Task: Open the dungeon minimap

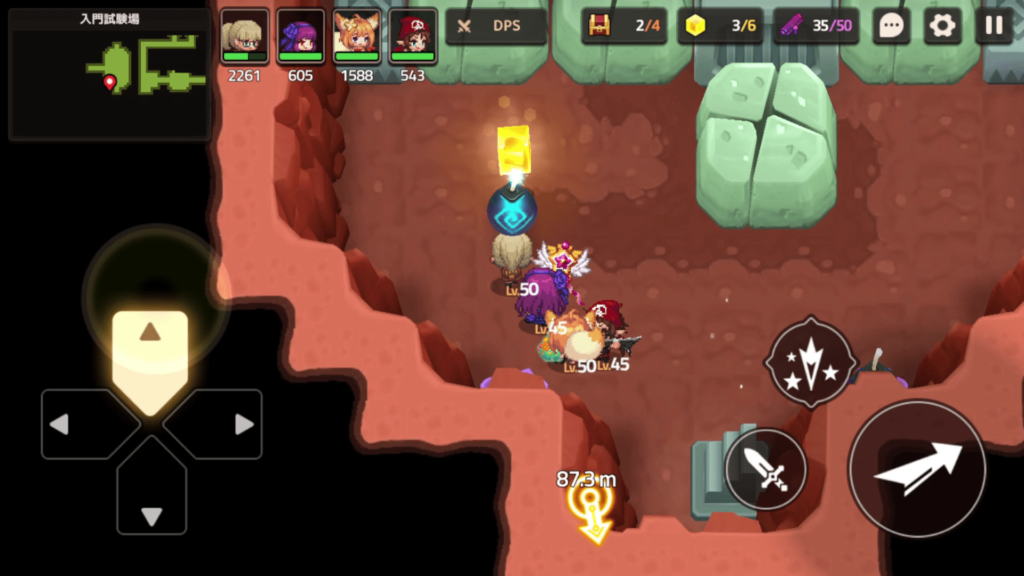Action: (110, 73)
